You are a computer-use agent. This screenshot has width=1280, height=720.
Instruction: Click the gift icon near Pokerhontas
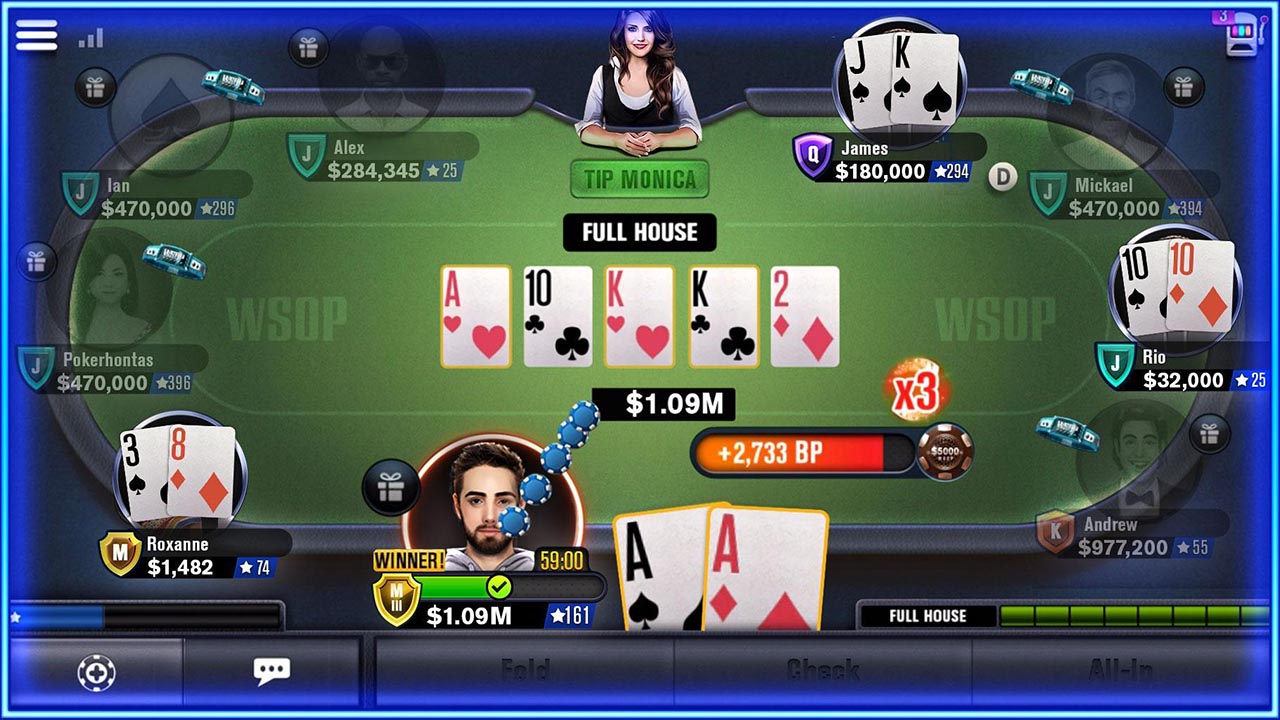tap(38, 262)
